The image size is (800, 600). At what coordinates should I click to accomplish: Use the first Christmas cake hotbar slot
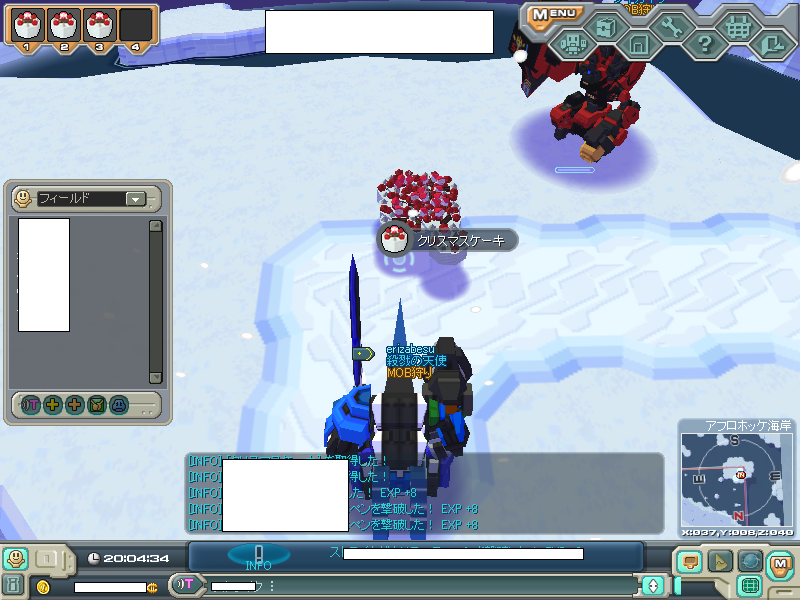click(28, 23)
